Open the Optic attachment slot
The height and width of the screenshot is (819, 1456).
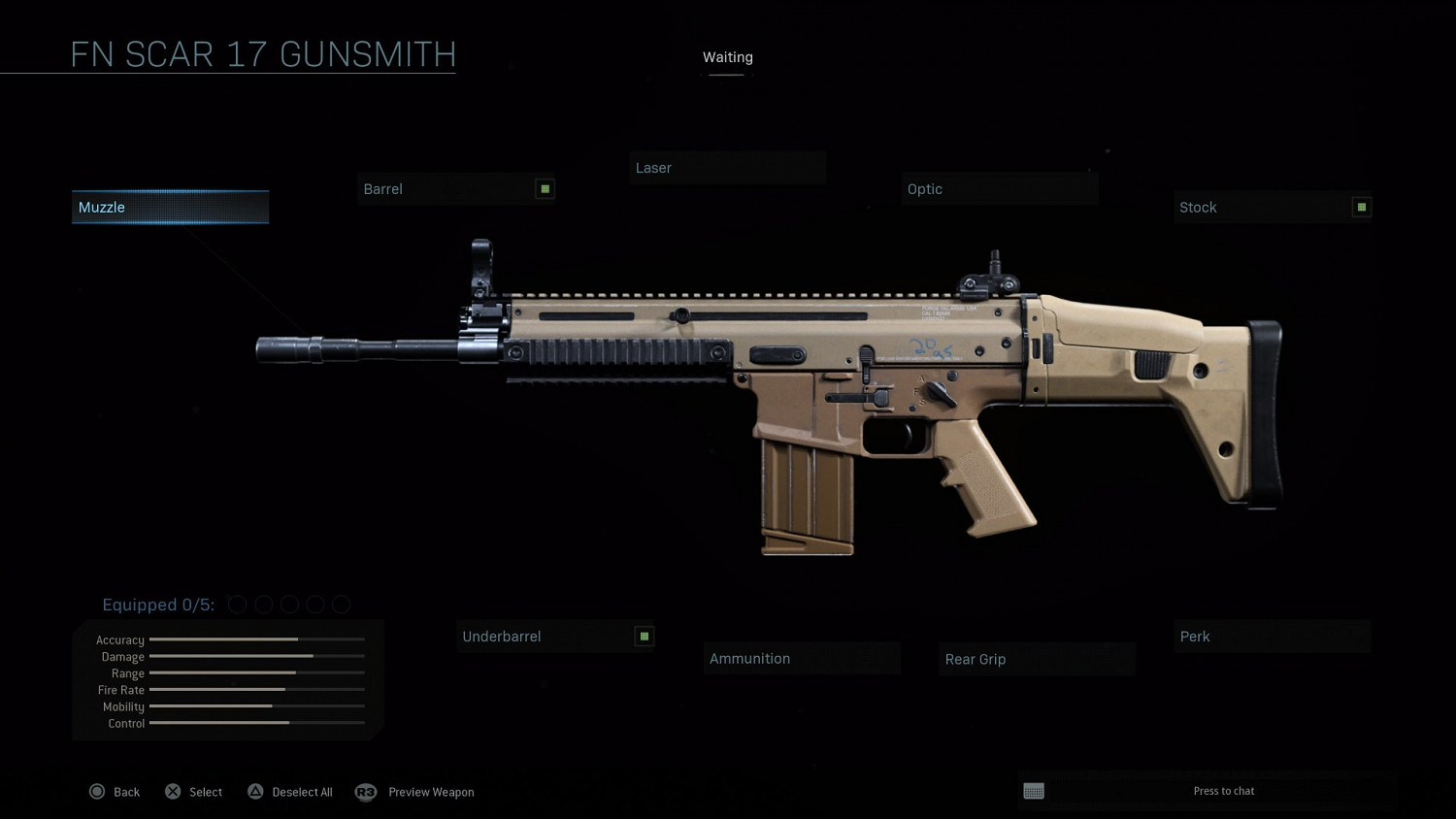[999, 189]
